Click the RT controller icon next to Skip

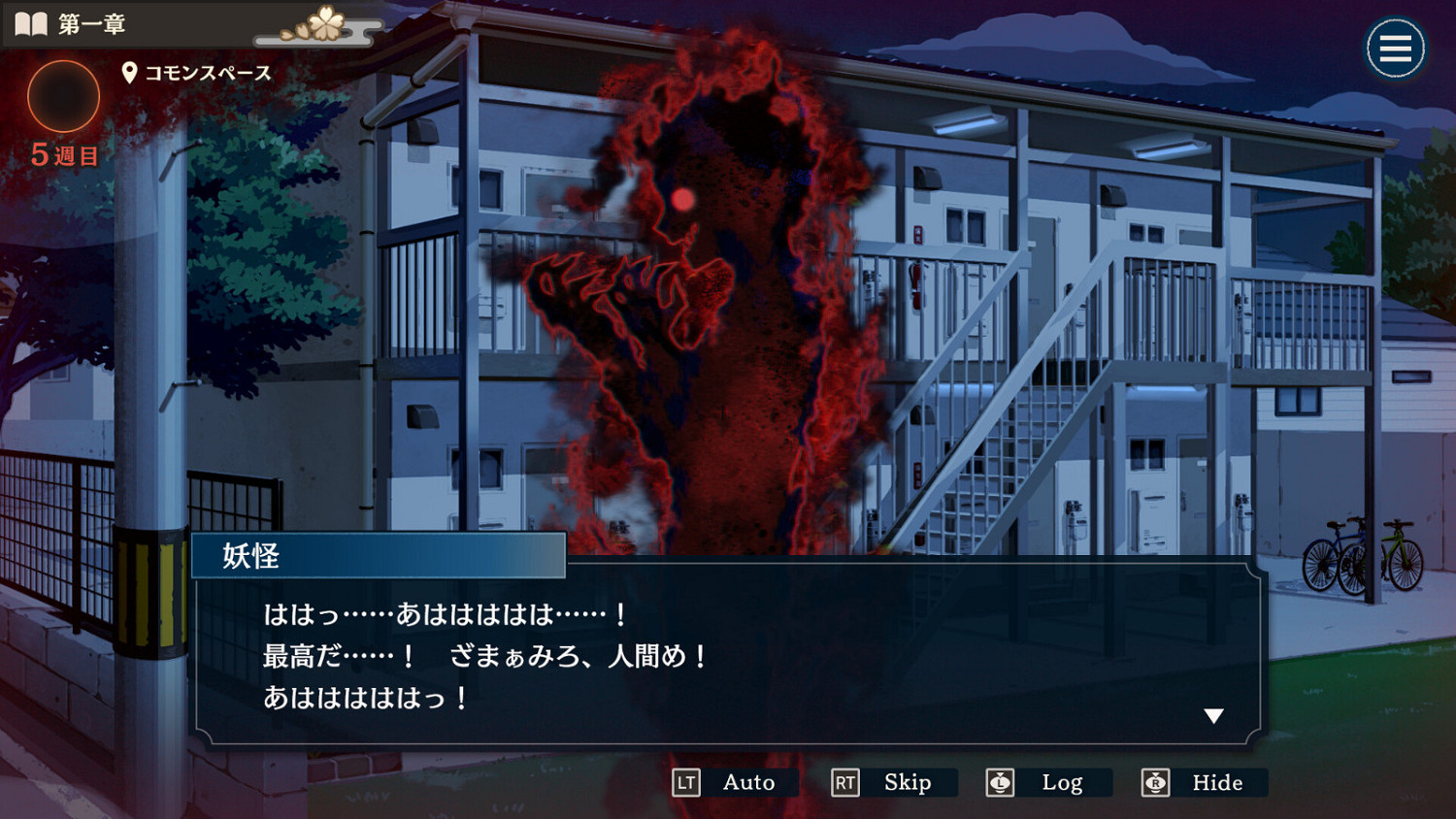[844, 782]
